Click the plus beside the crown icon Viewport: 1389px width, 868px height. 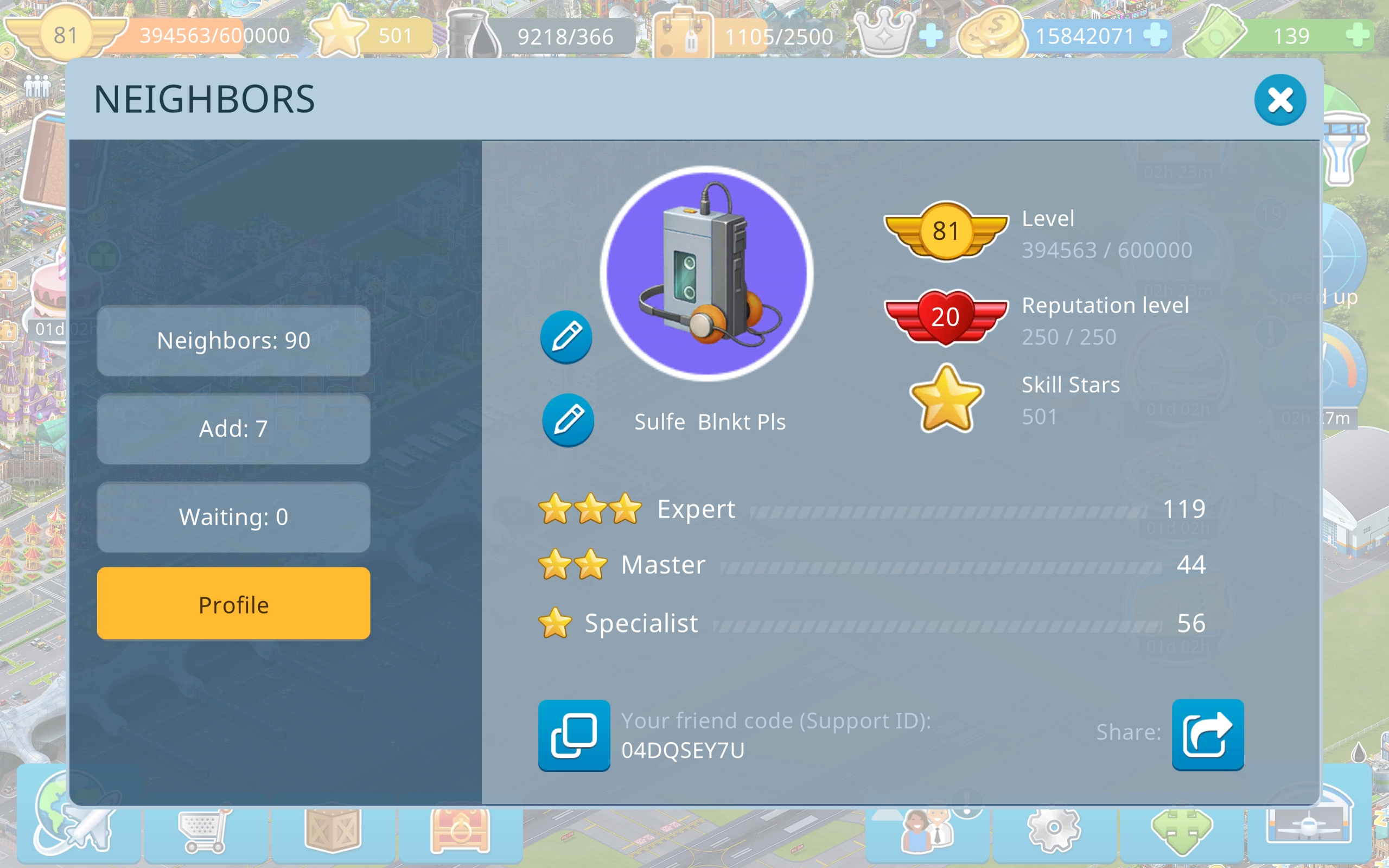(931, 36)
